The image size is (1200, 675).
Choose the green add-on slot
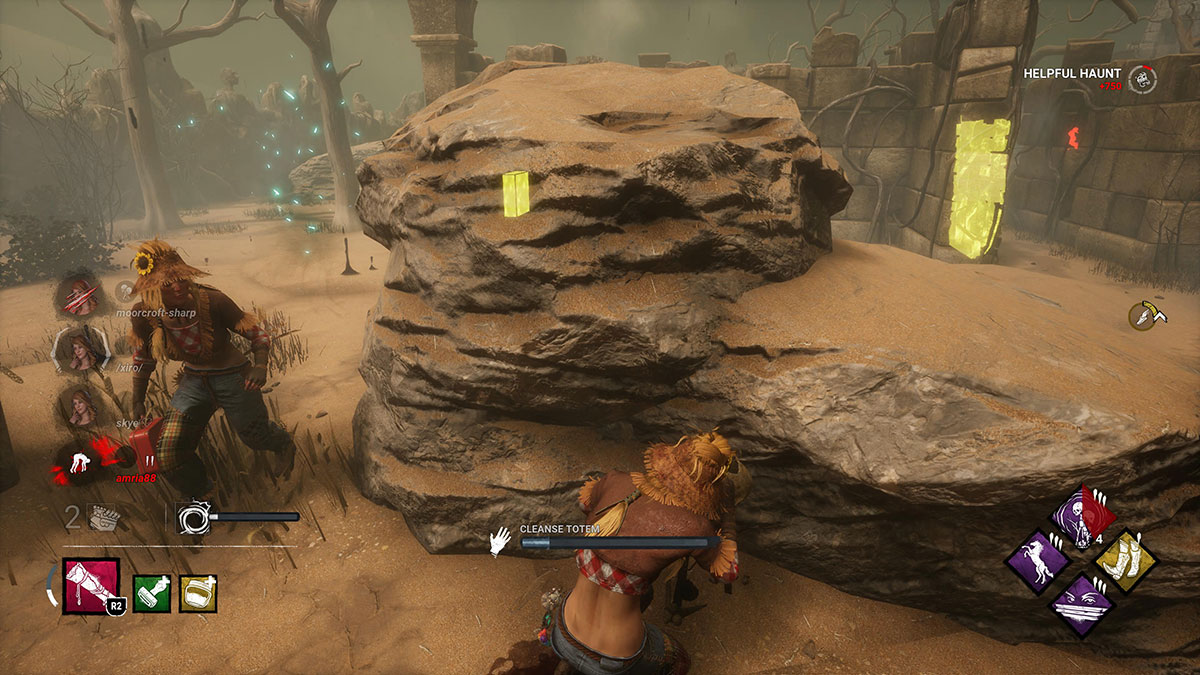[x=152, y=593]
